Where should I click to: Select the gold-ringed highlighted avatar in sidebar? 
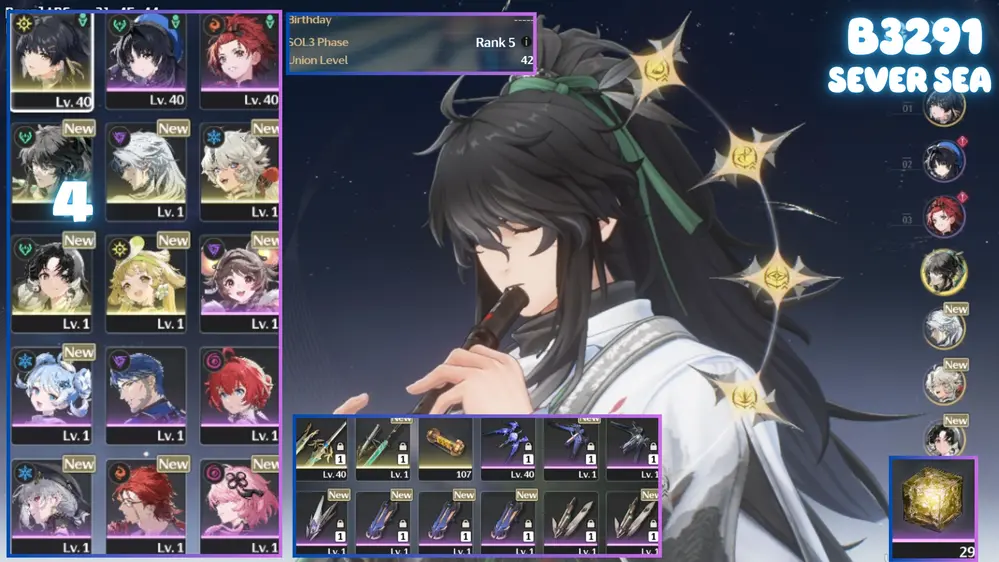(x=943, y=273)
